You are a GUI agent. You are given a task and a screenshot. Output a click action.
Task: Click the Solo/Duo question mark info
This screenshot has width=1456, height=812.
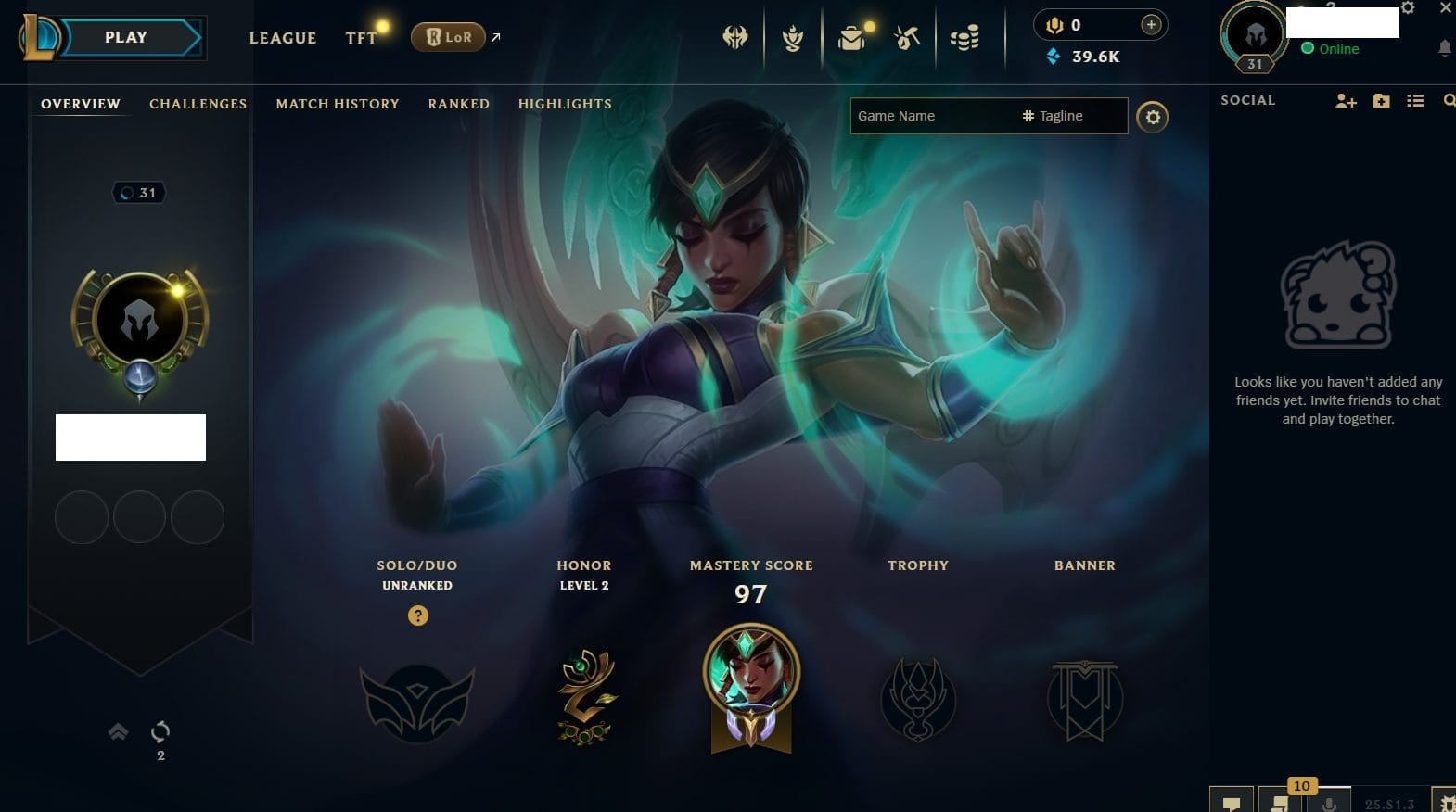pyautogui.click(x=418, y=615)
